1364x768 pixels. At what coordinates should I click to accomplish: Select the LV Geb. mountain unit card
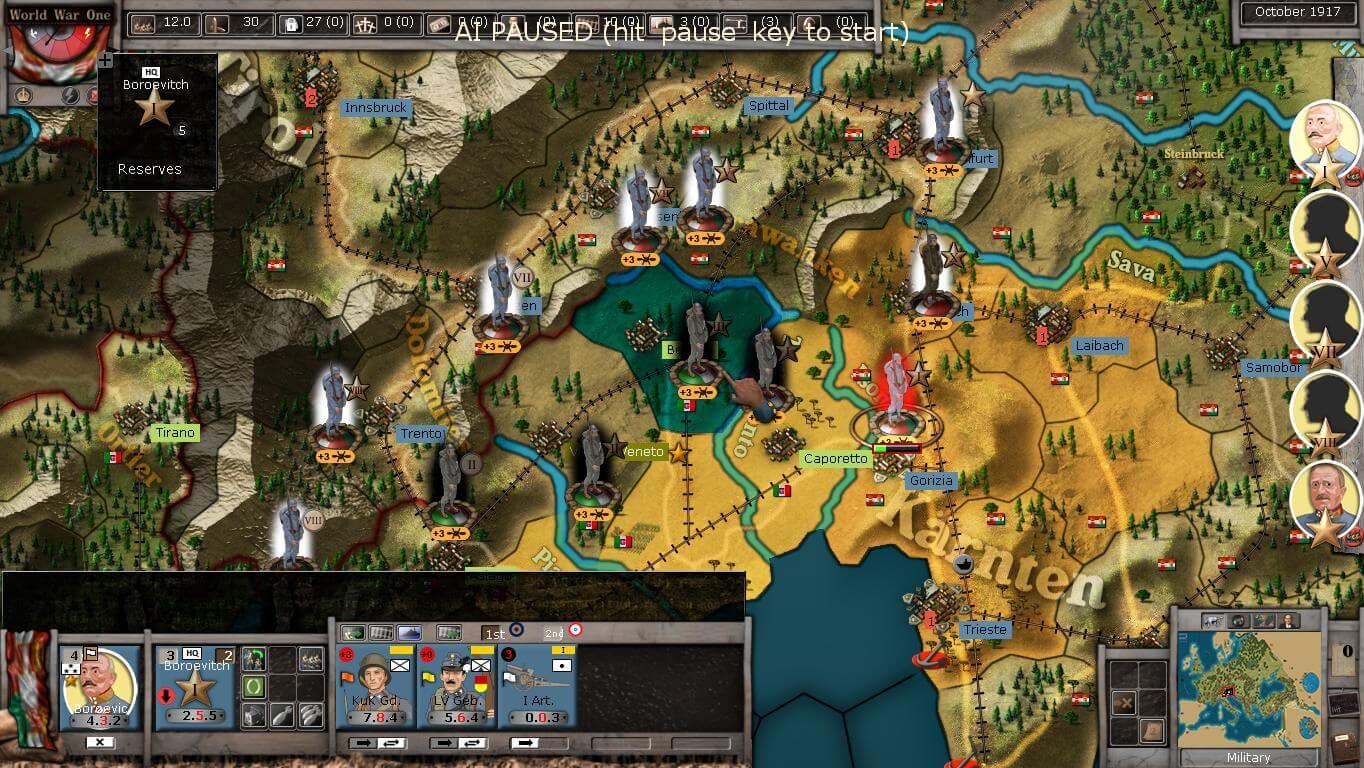coord(456,686)
